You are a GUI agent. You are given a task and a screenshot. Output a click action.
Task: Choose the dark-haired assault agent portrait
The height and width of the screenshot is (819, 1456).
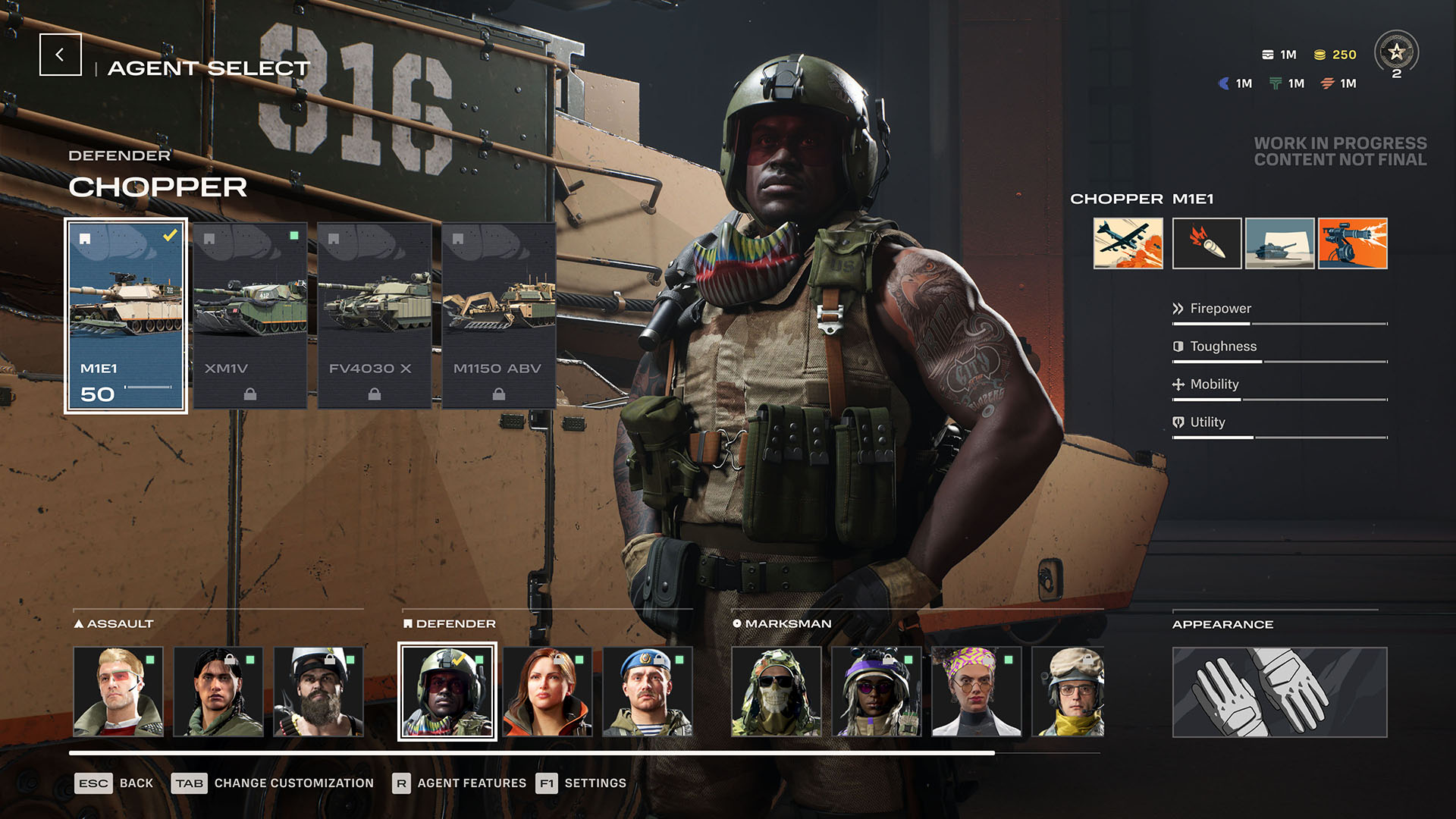(x=218, y=692)
